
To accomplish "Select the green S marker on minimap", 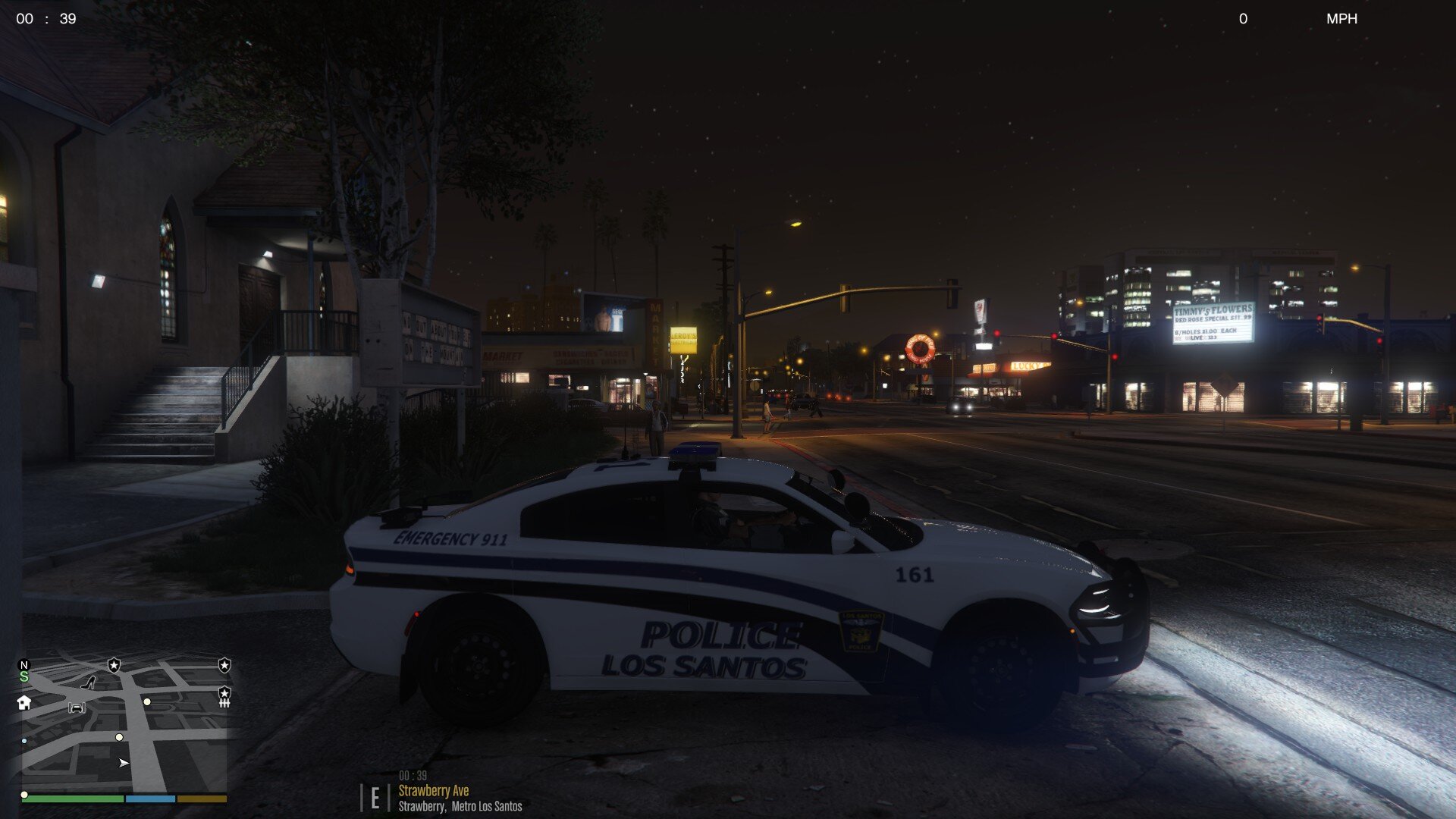I will 24,676.
